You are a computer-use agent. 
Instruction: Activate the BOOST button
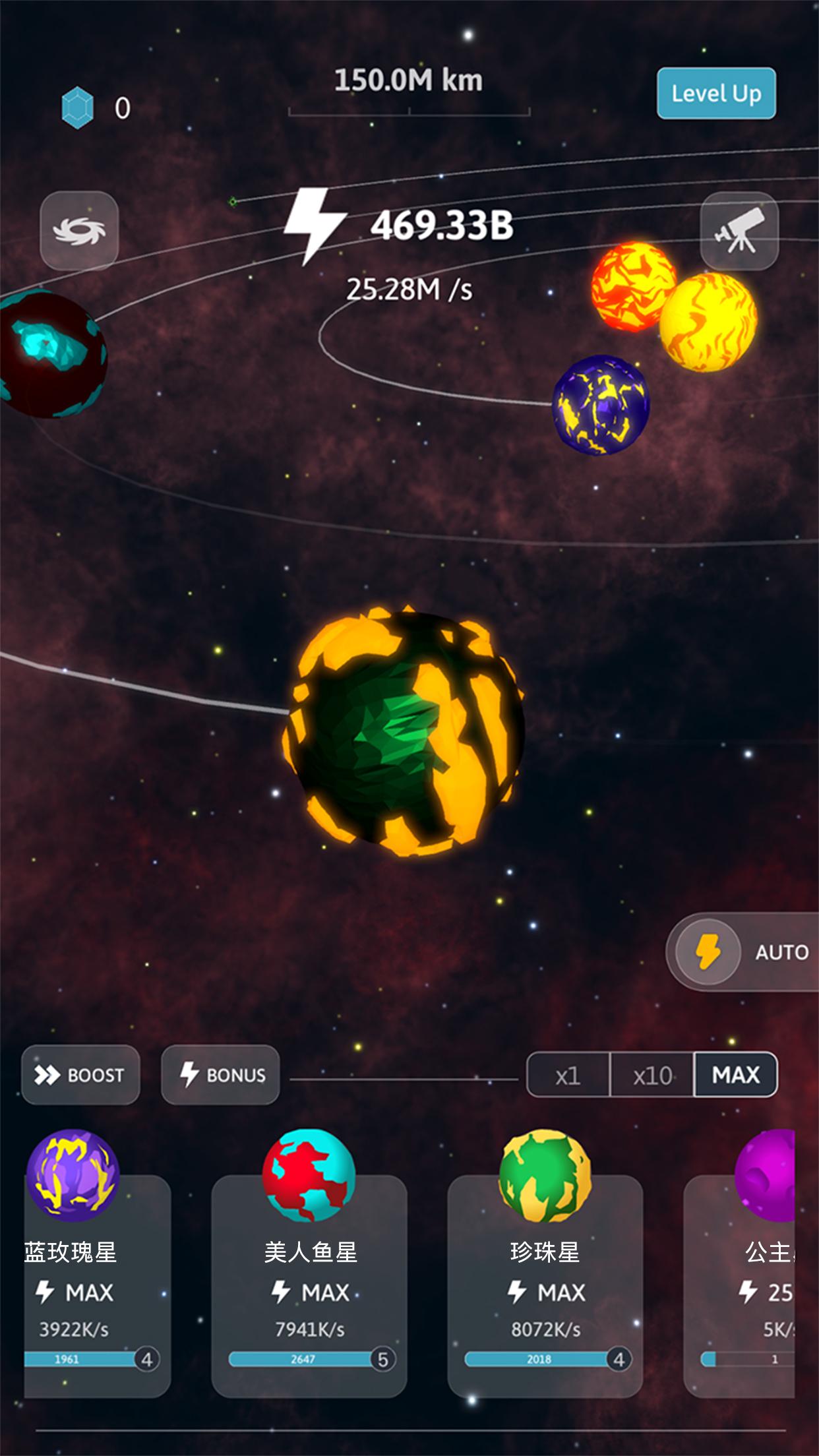80,1075
